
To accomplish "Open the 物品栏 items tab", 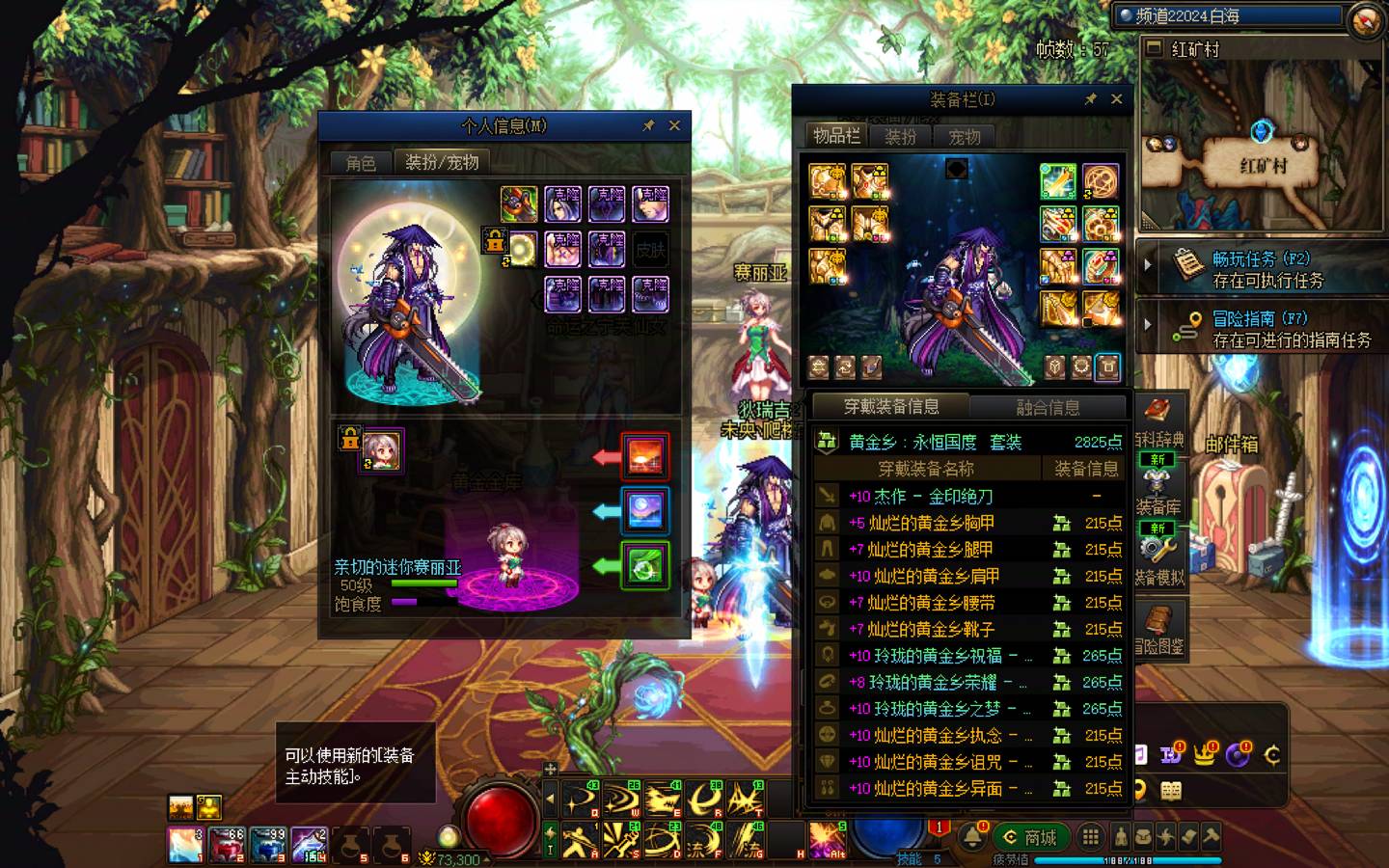I will pyautogui.click(x=835, y=136).
